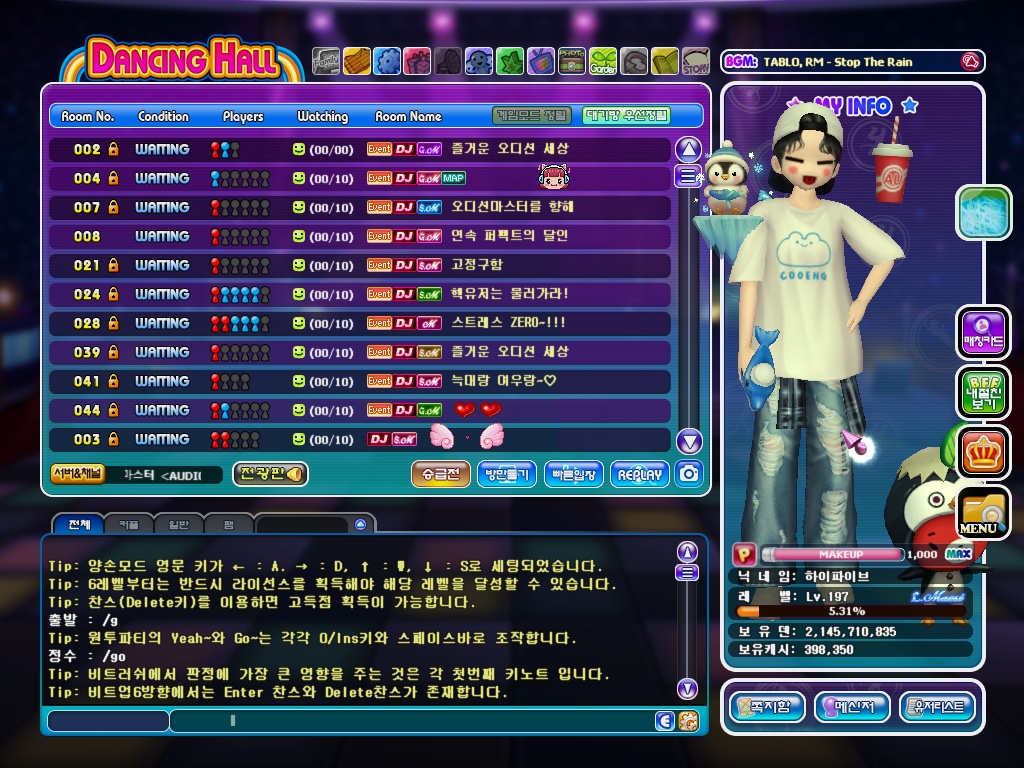Sort by 게임모드 정렬 button
The width and height of the screenshot is (1024, 768).
tap(532, 116)
